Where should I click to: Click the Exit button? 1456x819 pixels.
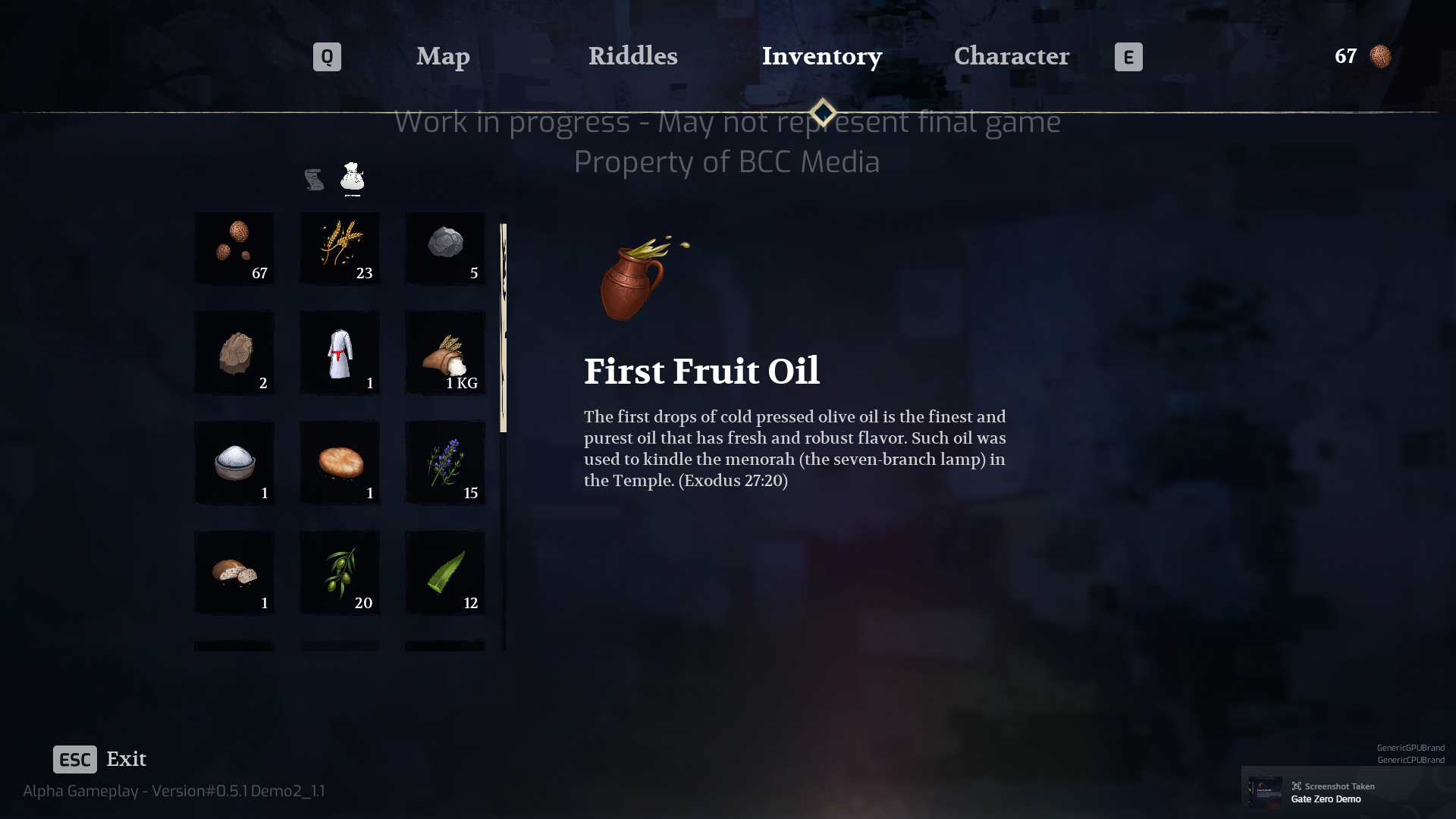[x=100, y=759]
